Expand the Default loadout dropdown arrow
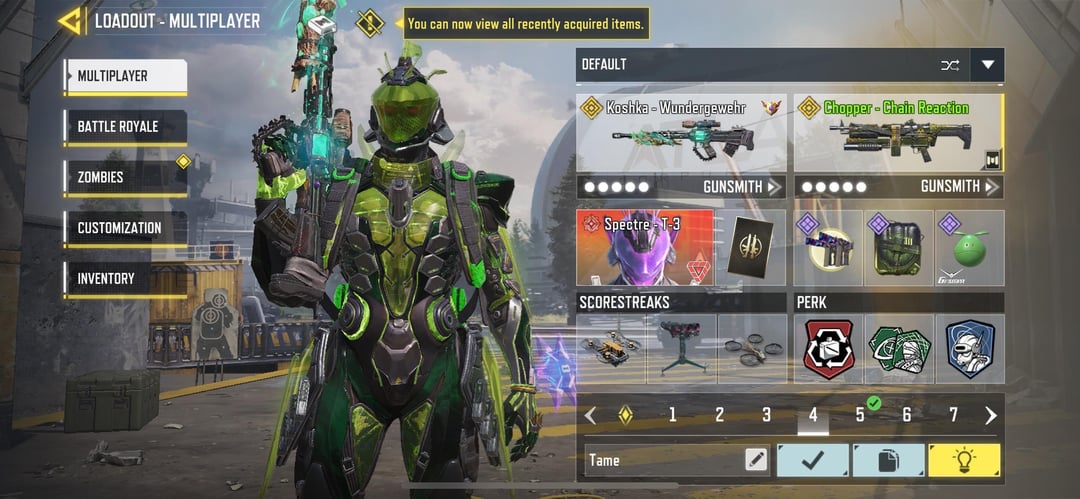 point(988,65)
